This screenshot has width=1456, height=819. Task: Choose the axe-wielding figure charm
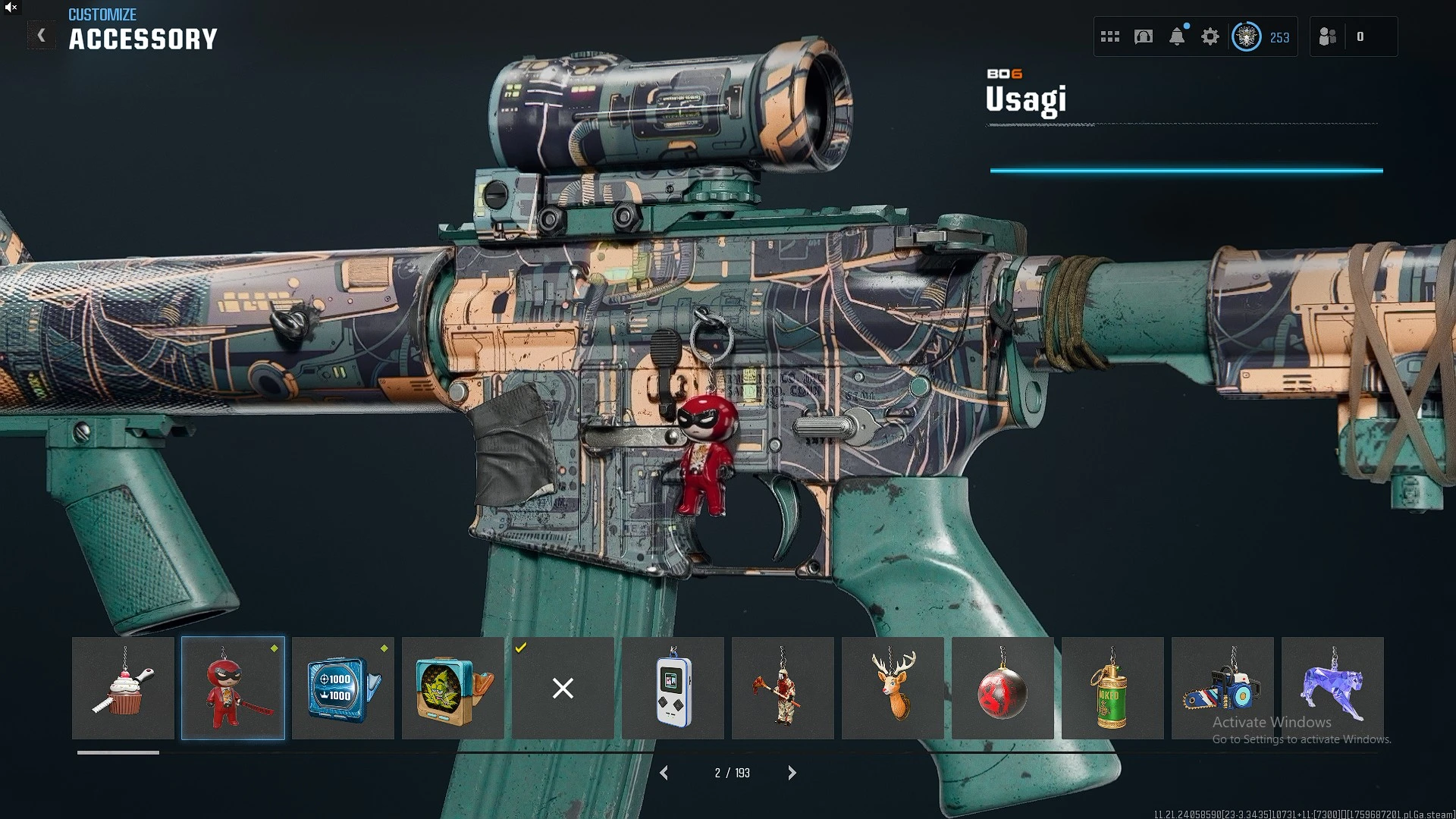tap(783, 688)
